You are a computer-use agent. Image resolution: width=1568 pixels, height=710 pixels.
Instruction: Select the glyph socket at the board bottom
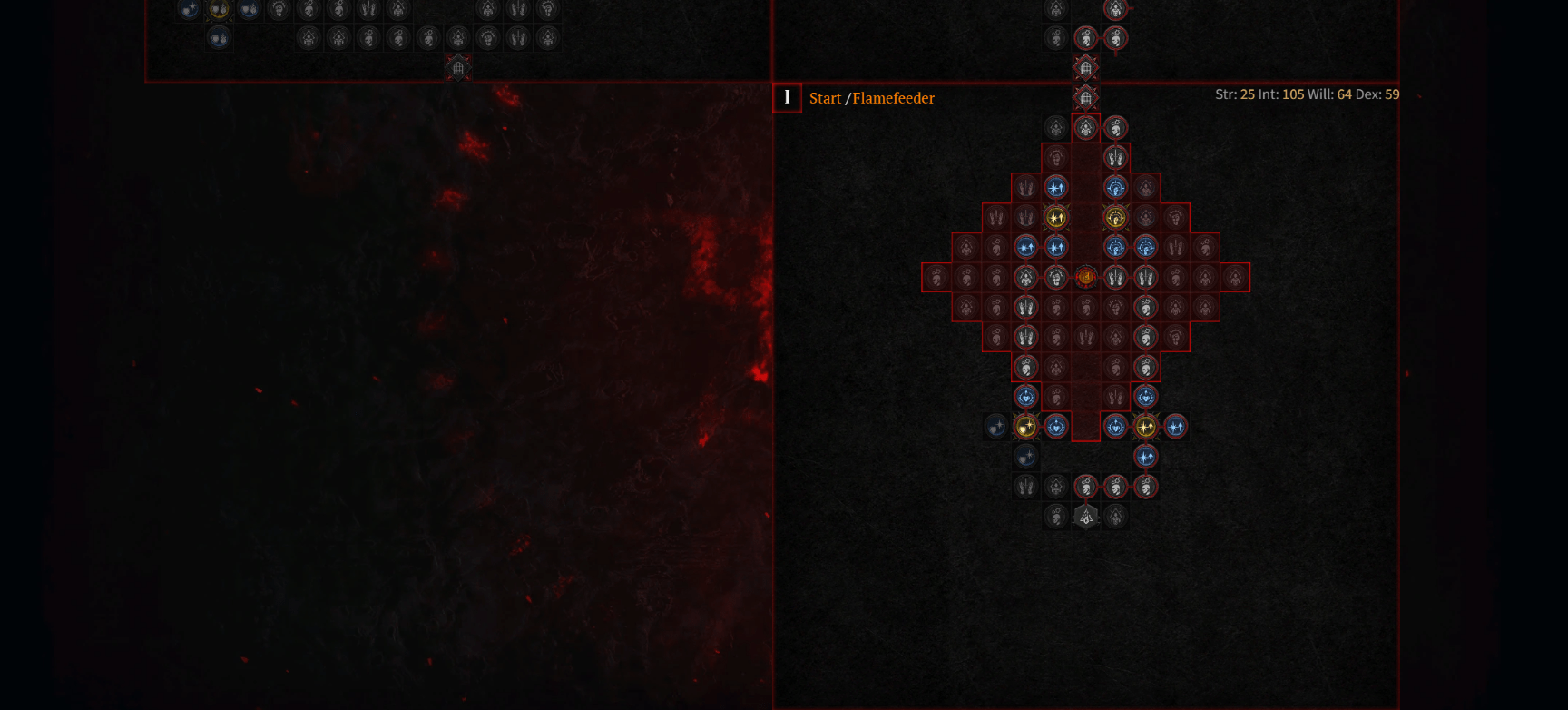tap(1085, 515)
